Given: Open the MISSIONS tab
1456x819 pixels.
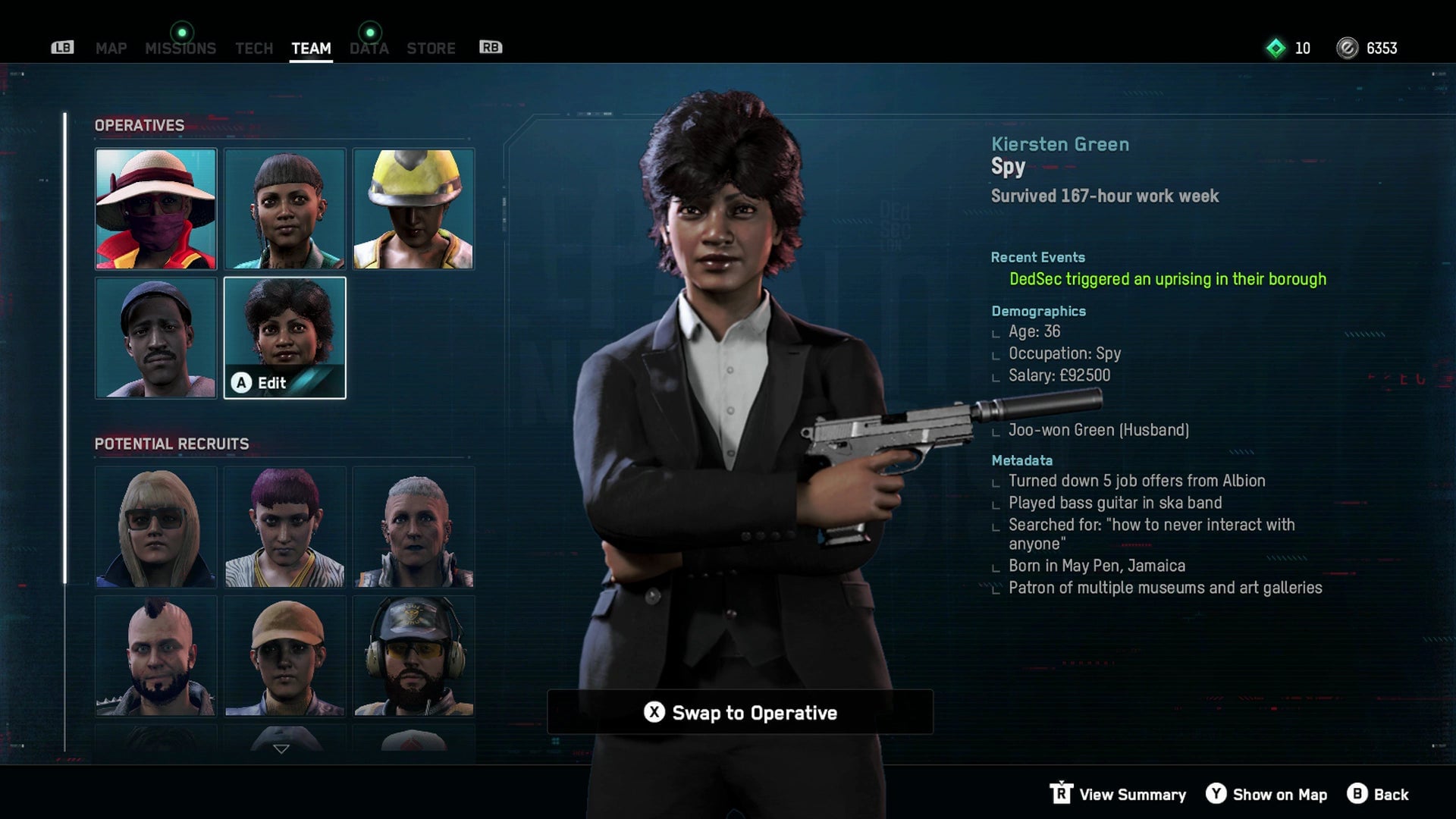Looking at the screenshot, I should point(180,49).
